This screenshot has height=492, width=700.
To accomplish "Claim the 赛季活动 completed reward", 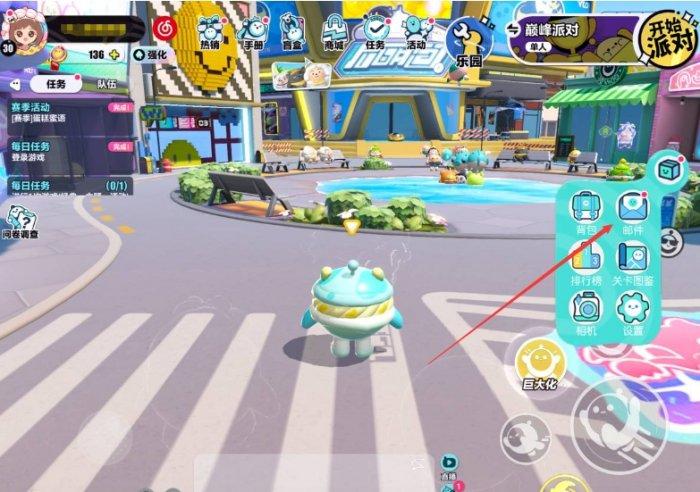I will tap(120, 107).
